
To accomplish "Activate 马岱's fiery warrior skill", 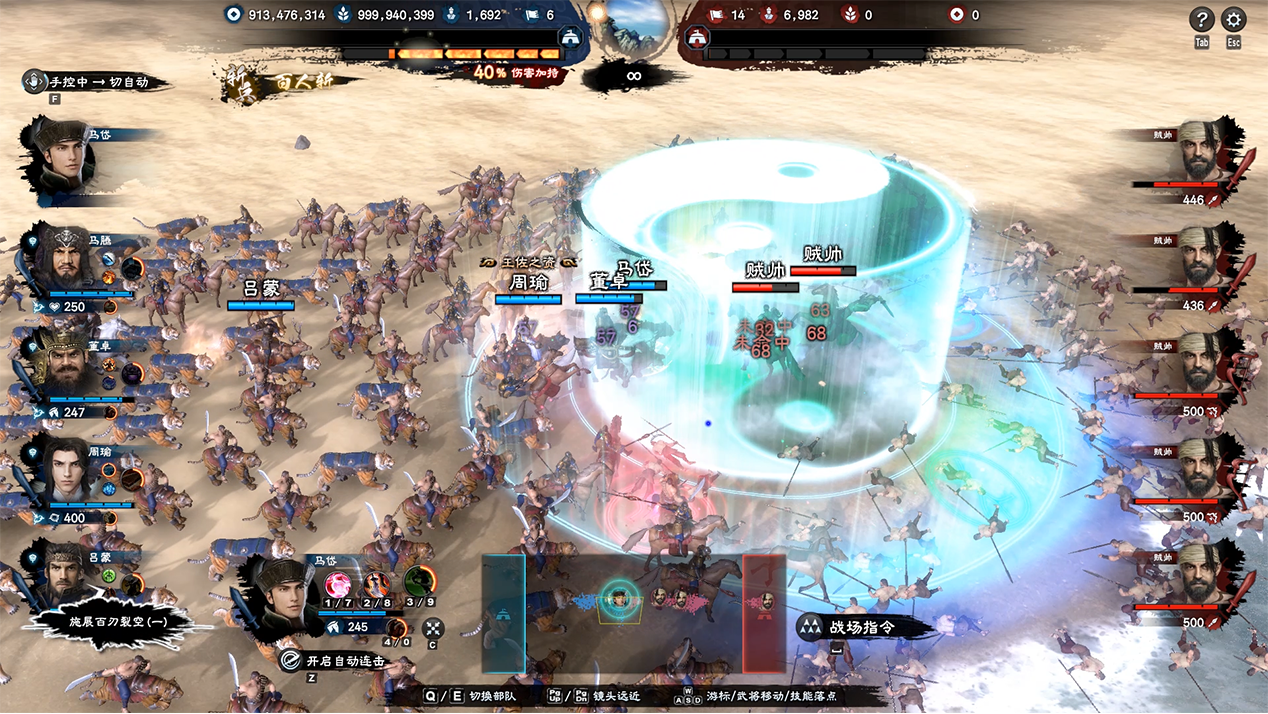I will click(377, 584).
